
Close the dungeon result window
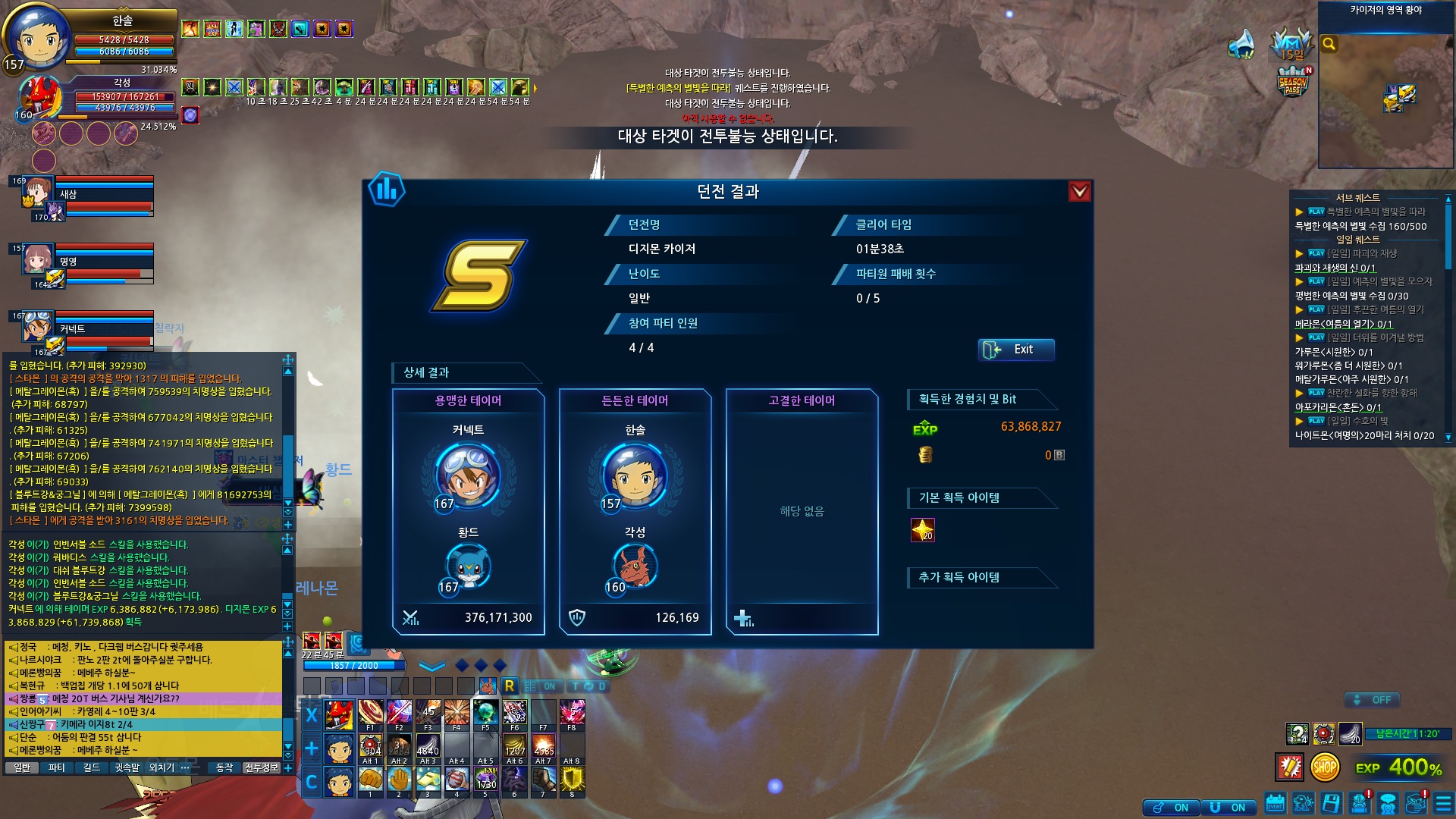(x=1079, y=192)
